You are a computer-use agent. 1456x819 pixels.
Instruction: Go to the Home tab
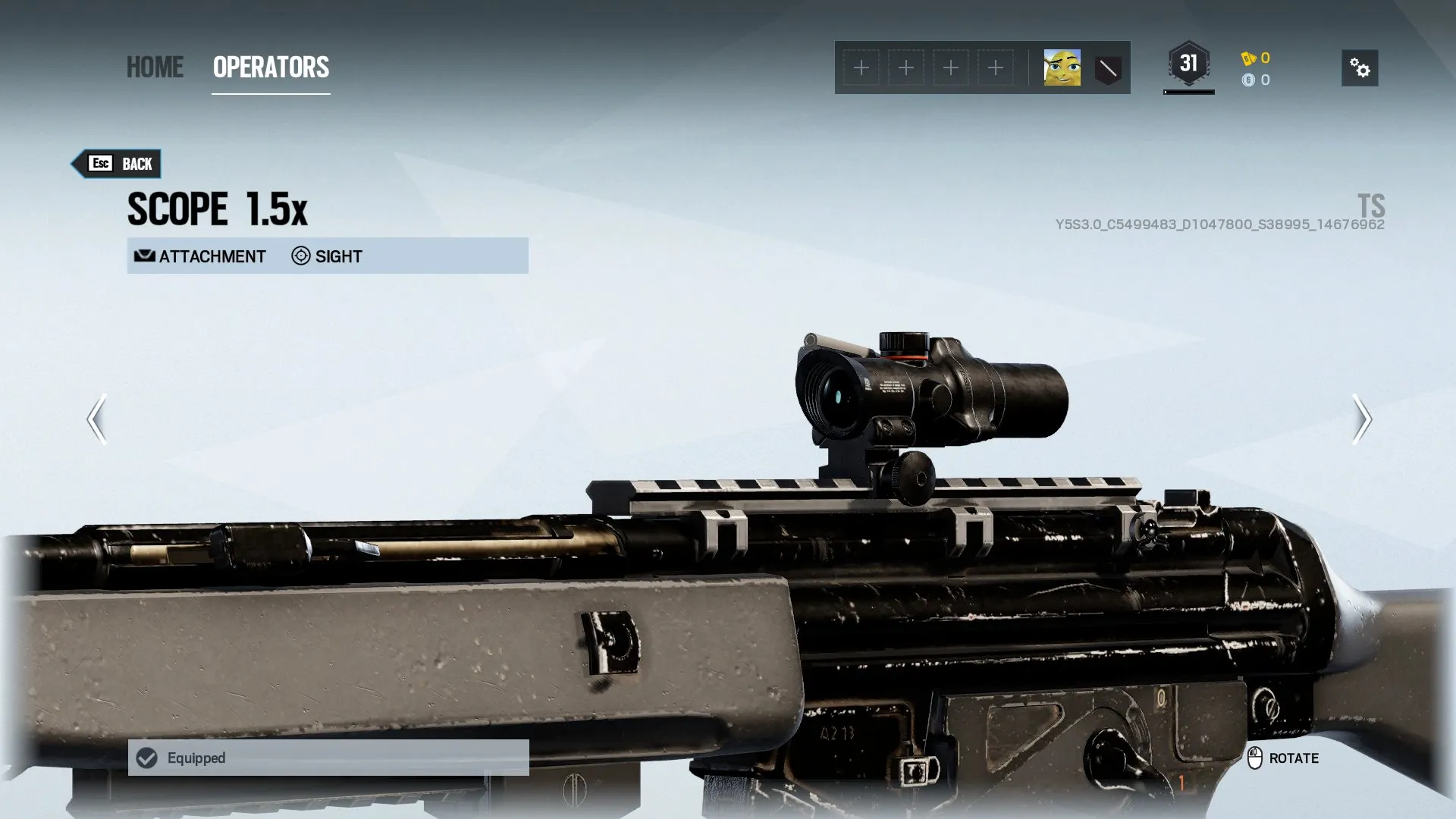pyautogui.click(x=155, y=67)
